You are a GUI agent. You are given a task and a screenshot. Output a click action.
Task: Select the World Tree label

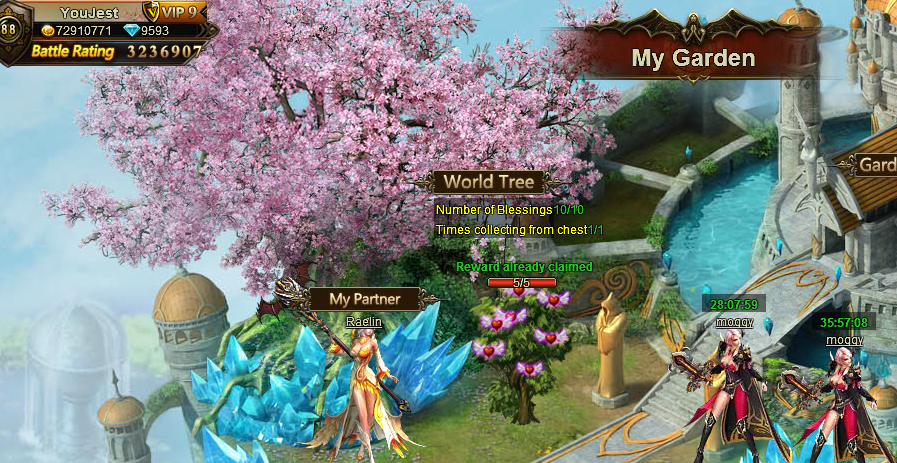[488, 182]
